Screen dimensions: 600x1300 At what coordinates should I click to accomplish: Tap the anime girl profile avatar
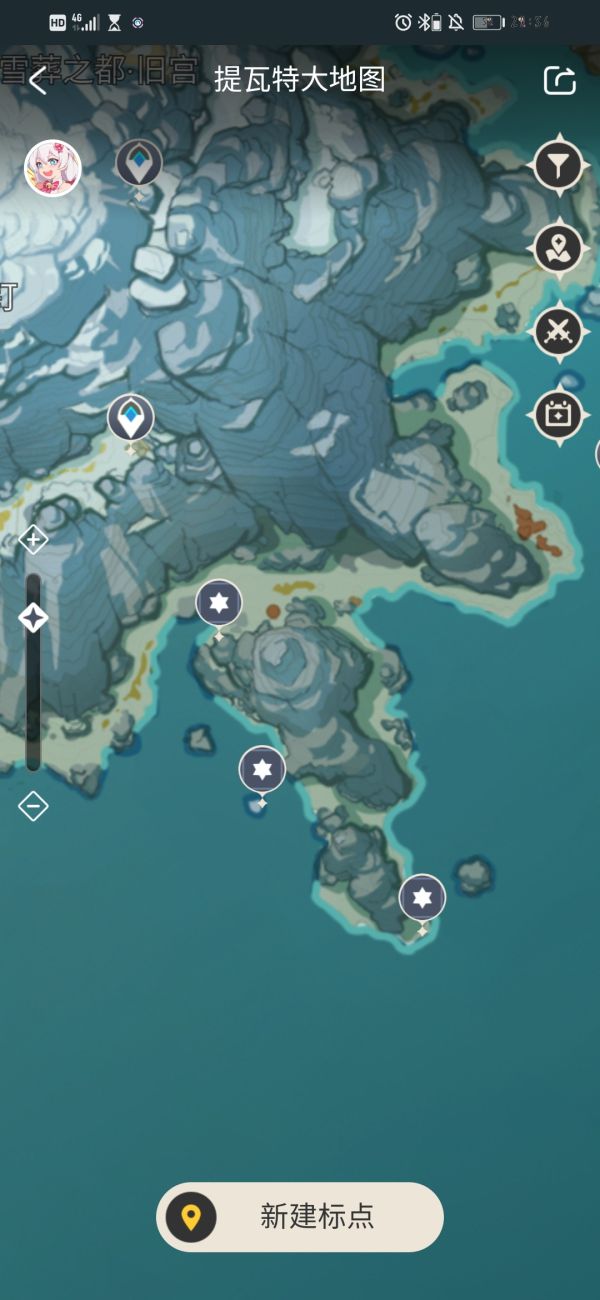pos(52,167)
